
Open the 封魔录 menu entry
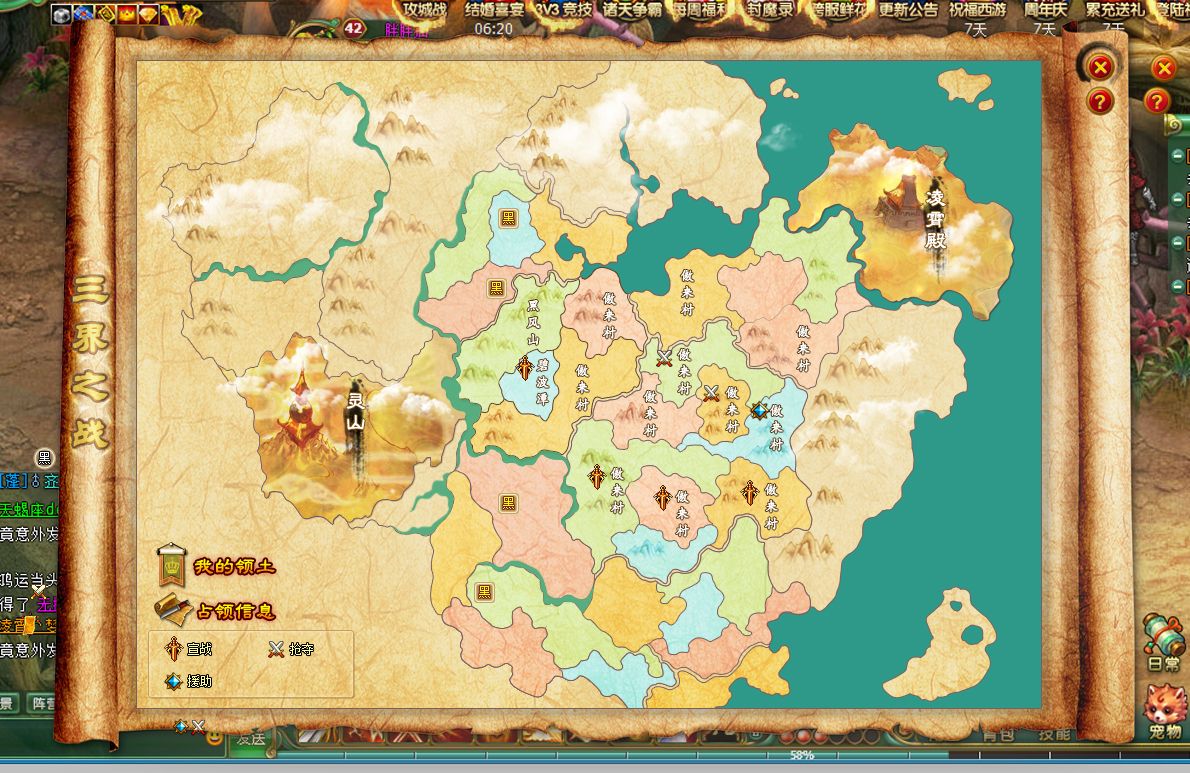(x=773, y=10)
